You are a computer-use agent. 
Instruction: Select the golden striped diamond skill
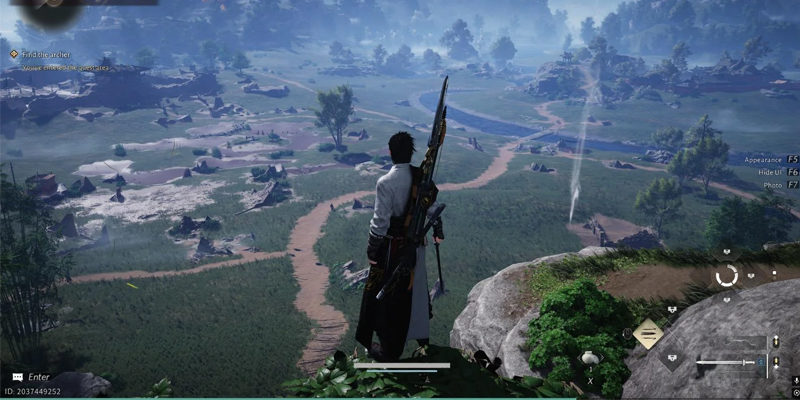coord(648,332)
